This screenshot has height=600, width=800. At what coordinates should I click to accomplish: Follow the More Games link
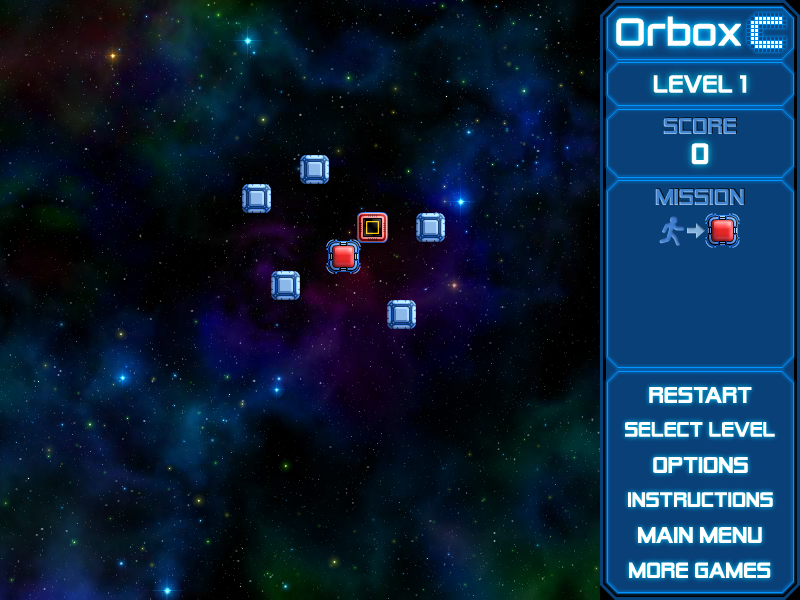(x=699, y=570)
